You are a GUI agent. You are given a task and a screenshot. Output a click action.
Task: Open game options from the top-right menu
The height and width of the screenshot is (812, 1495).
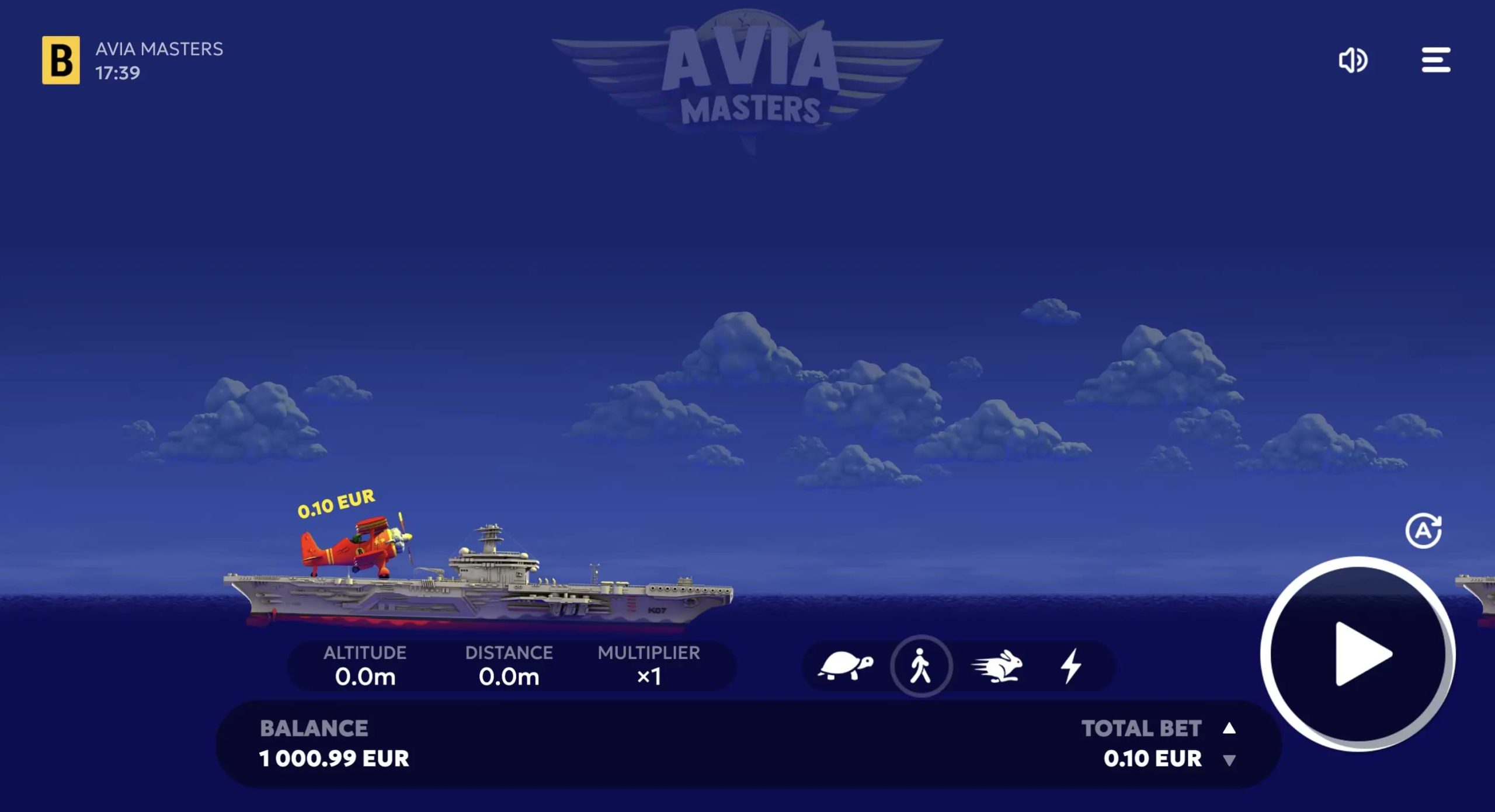[1435, 60]
